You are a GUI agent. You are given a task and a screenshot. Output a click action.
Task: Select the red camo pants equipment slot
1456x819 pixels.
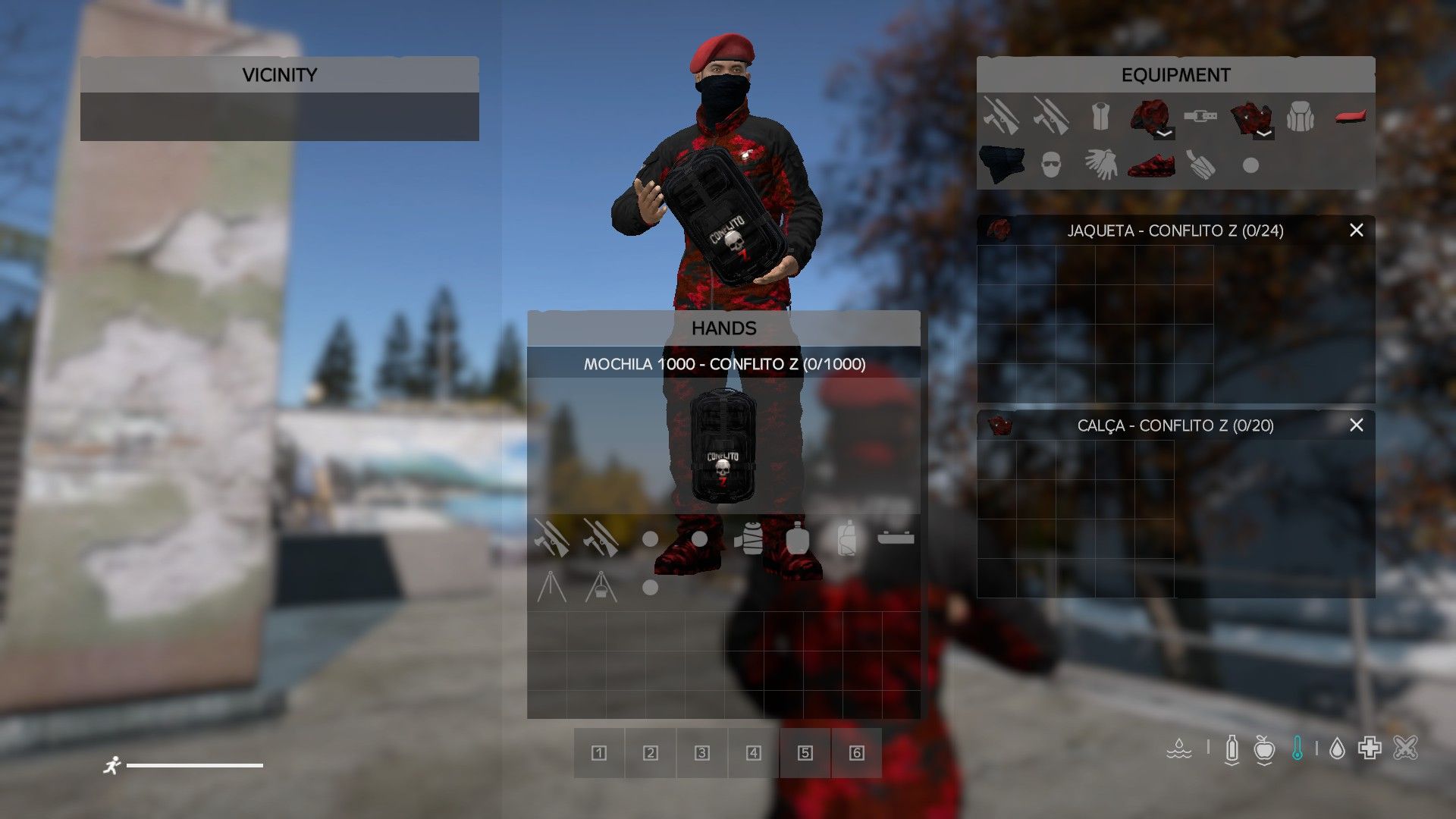pyautogui.click(x=1250, y=117)
